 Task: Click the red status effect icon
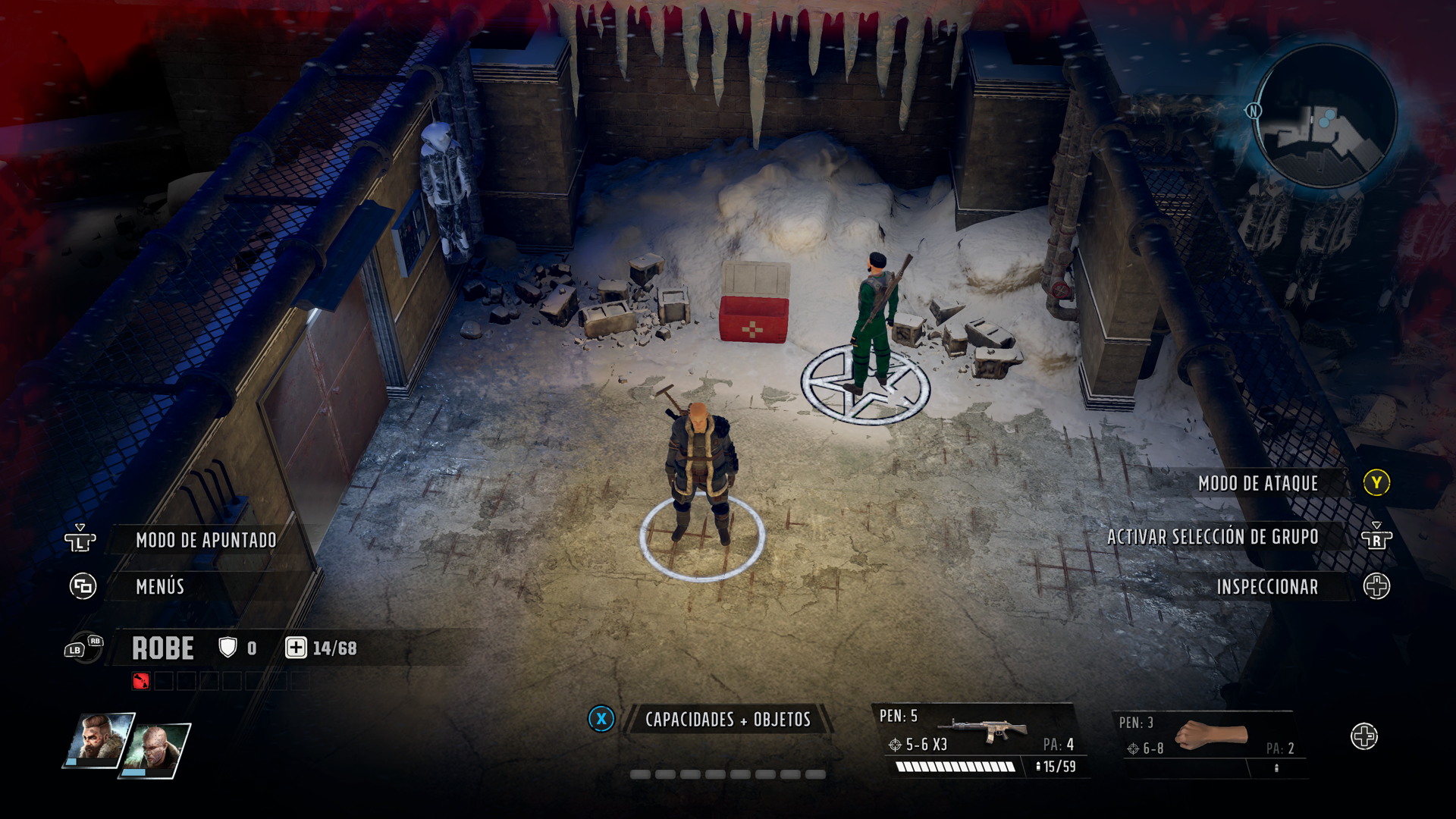(x=141, y=681)
